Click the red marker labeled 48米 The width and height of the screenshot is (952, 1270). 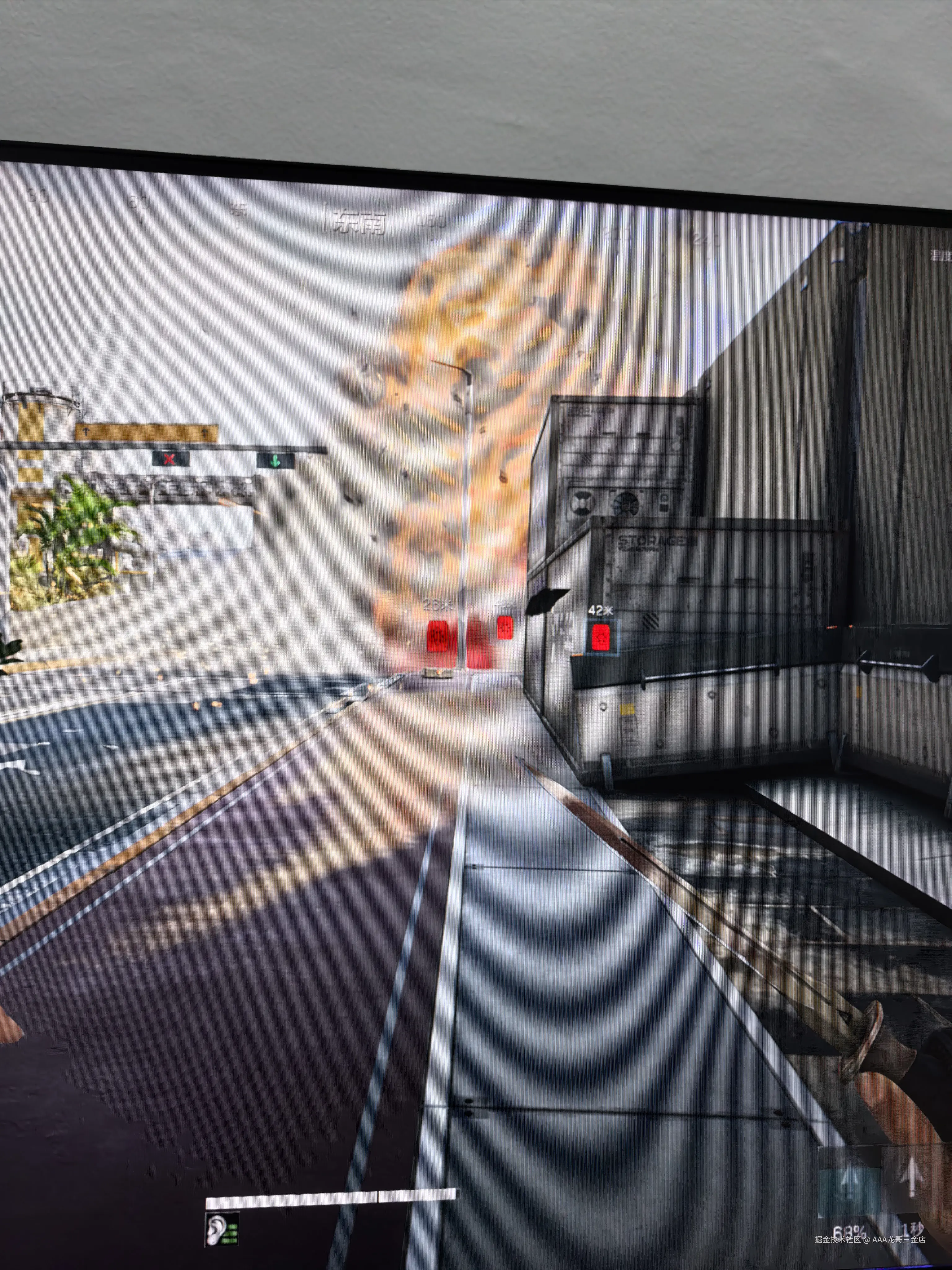pos(505,628)
